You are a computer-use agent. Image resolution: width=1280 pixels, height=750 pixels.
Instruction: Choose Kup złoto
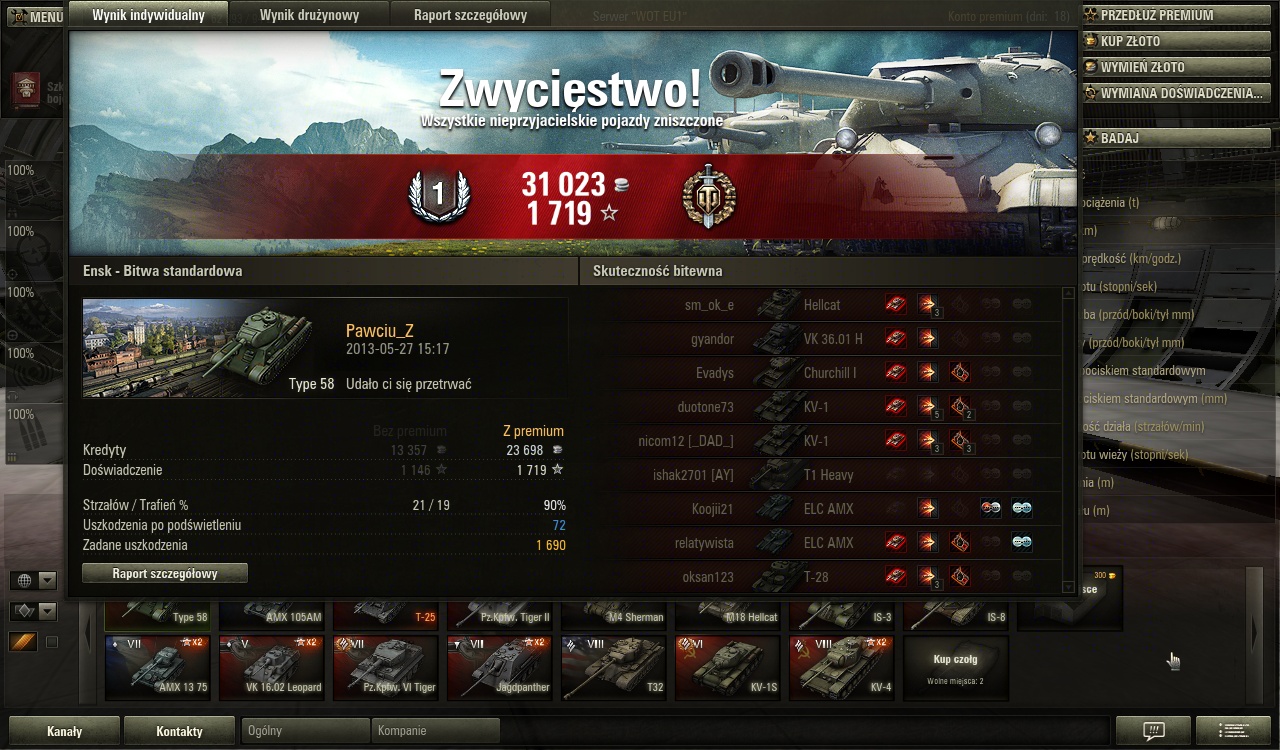[x=1130, y=41]
